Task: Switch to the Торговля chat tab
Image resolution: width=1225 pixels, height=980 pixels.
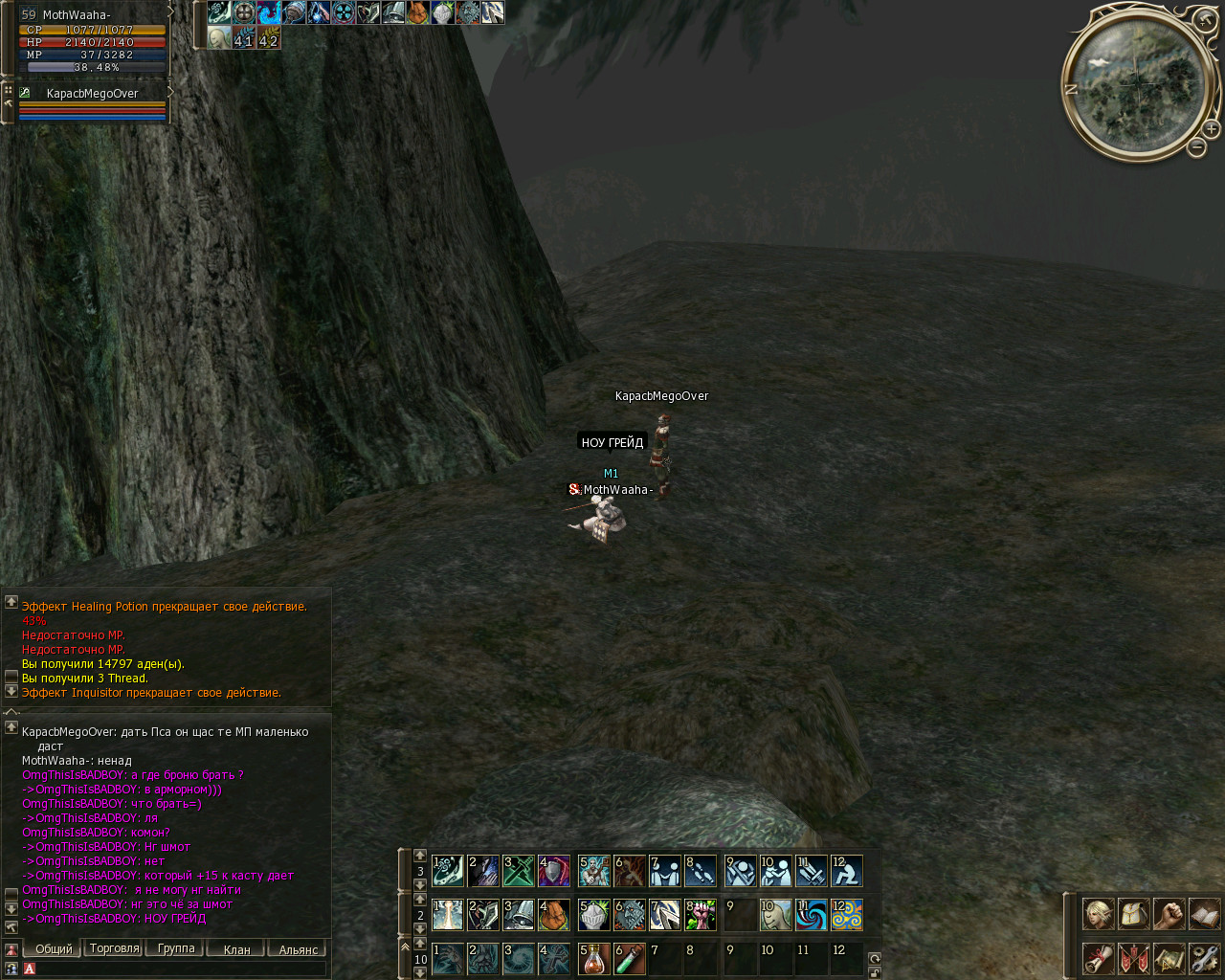Action: (114, 948)
